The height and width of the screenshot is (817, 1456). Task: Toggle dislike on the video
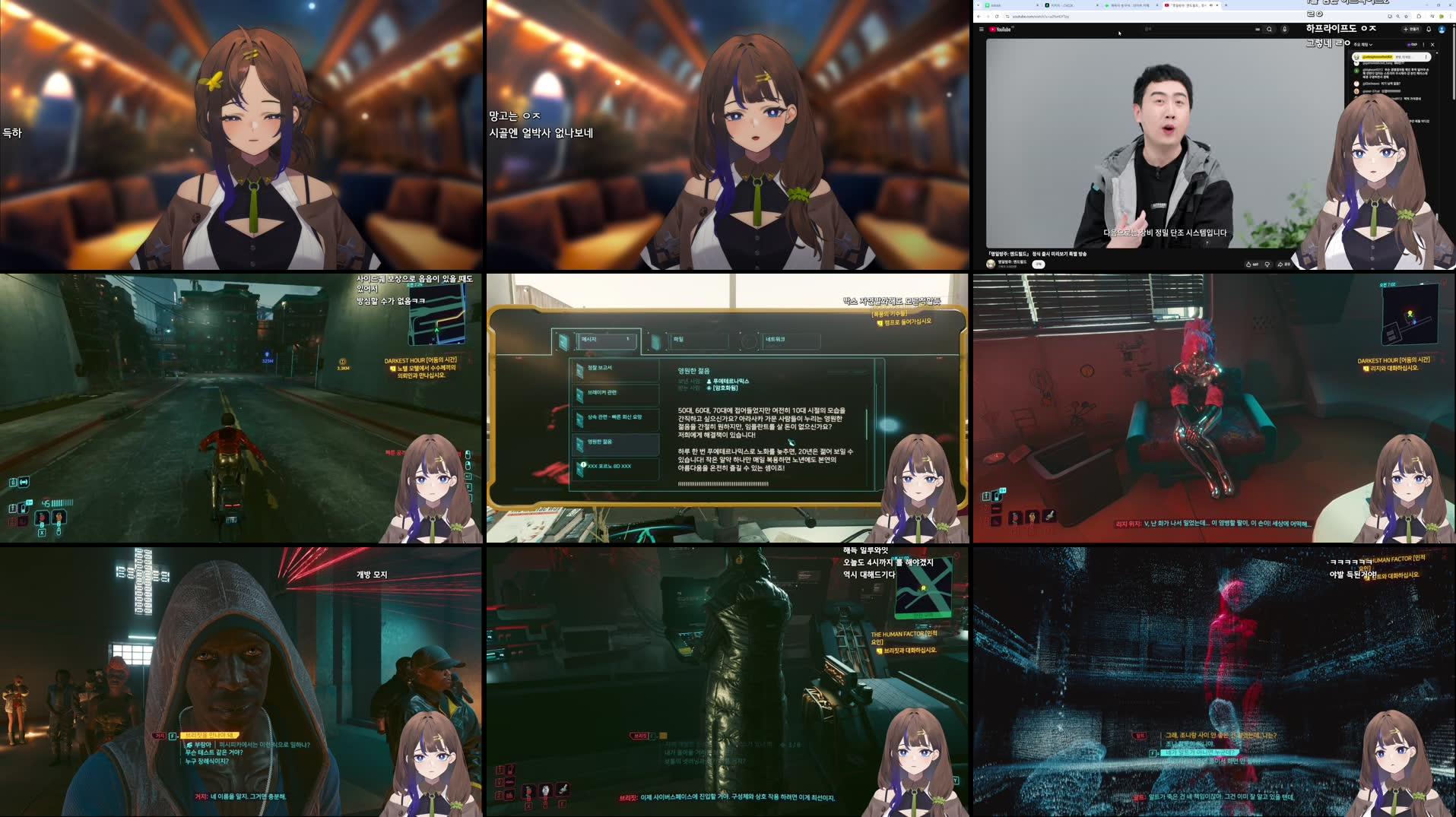tap(1267, 264)
